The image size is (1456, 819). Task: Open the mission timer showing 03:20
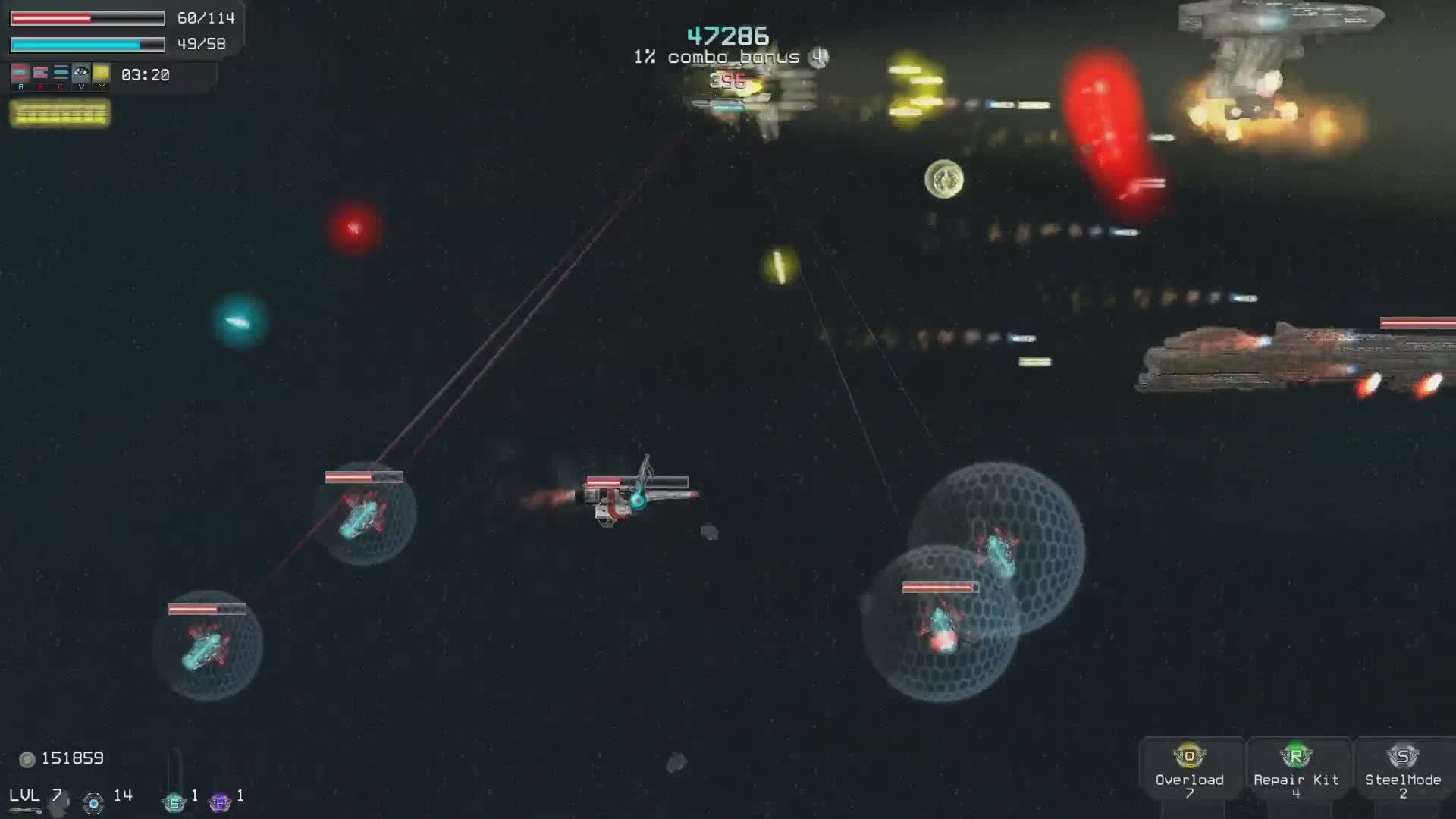[x=144, y=75]
